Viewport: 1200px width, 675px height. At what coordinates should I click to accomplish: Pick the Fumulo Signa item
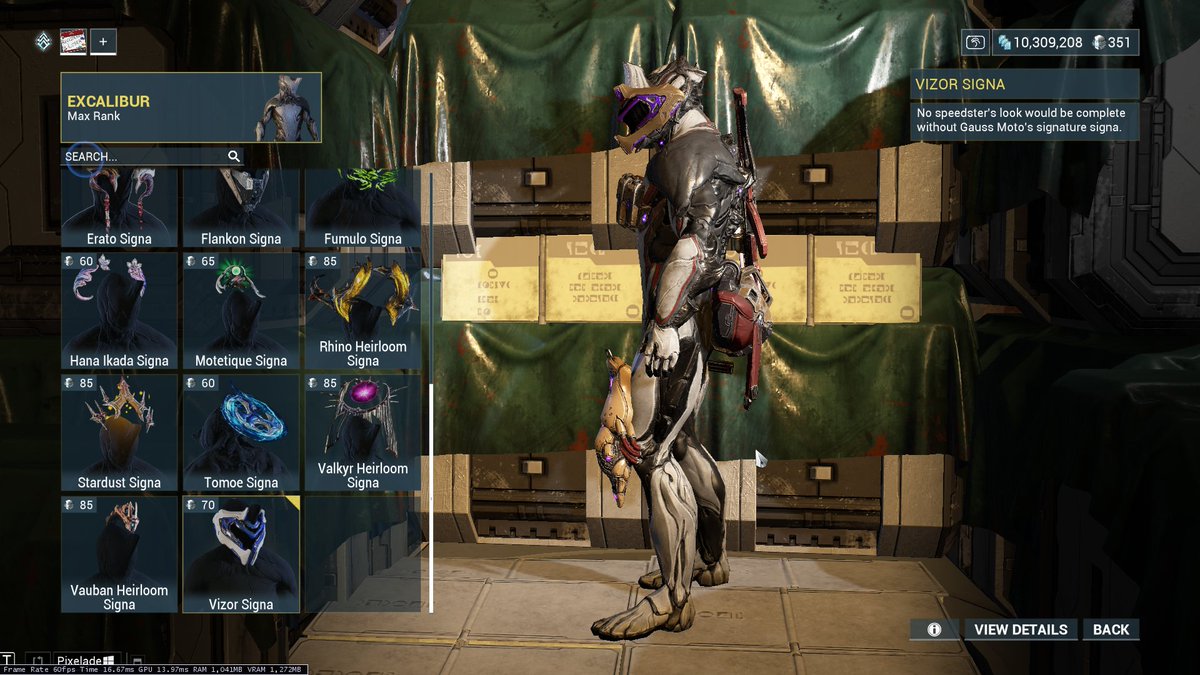click(x=363, y=208)
